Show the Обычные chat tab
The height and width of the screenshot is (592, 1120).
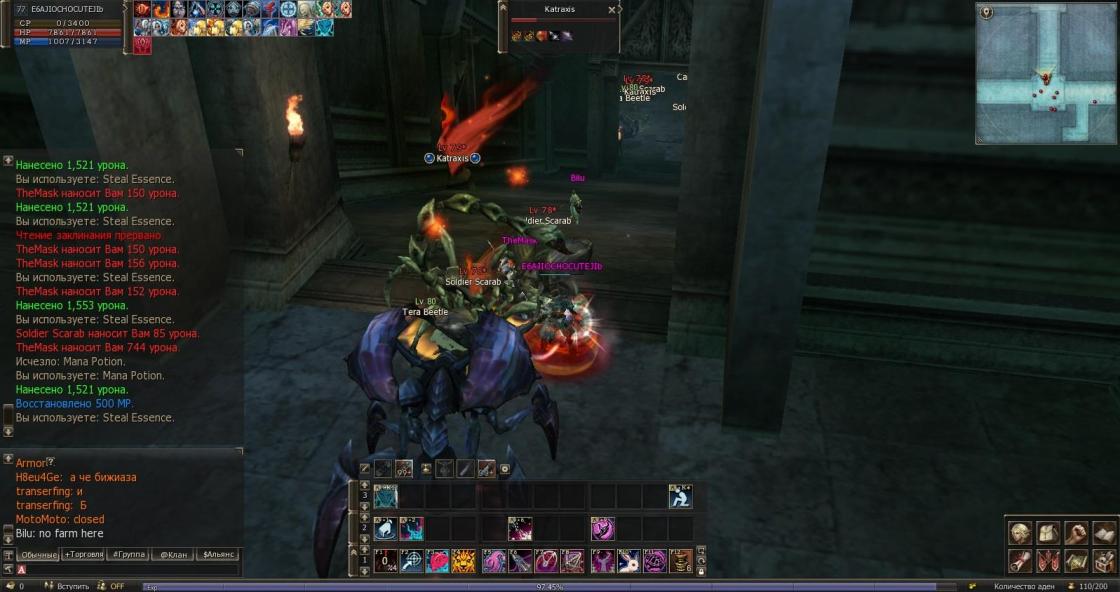(39, 554)
